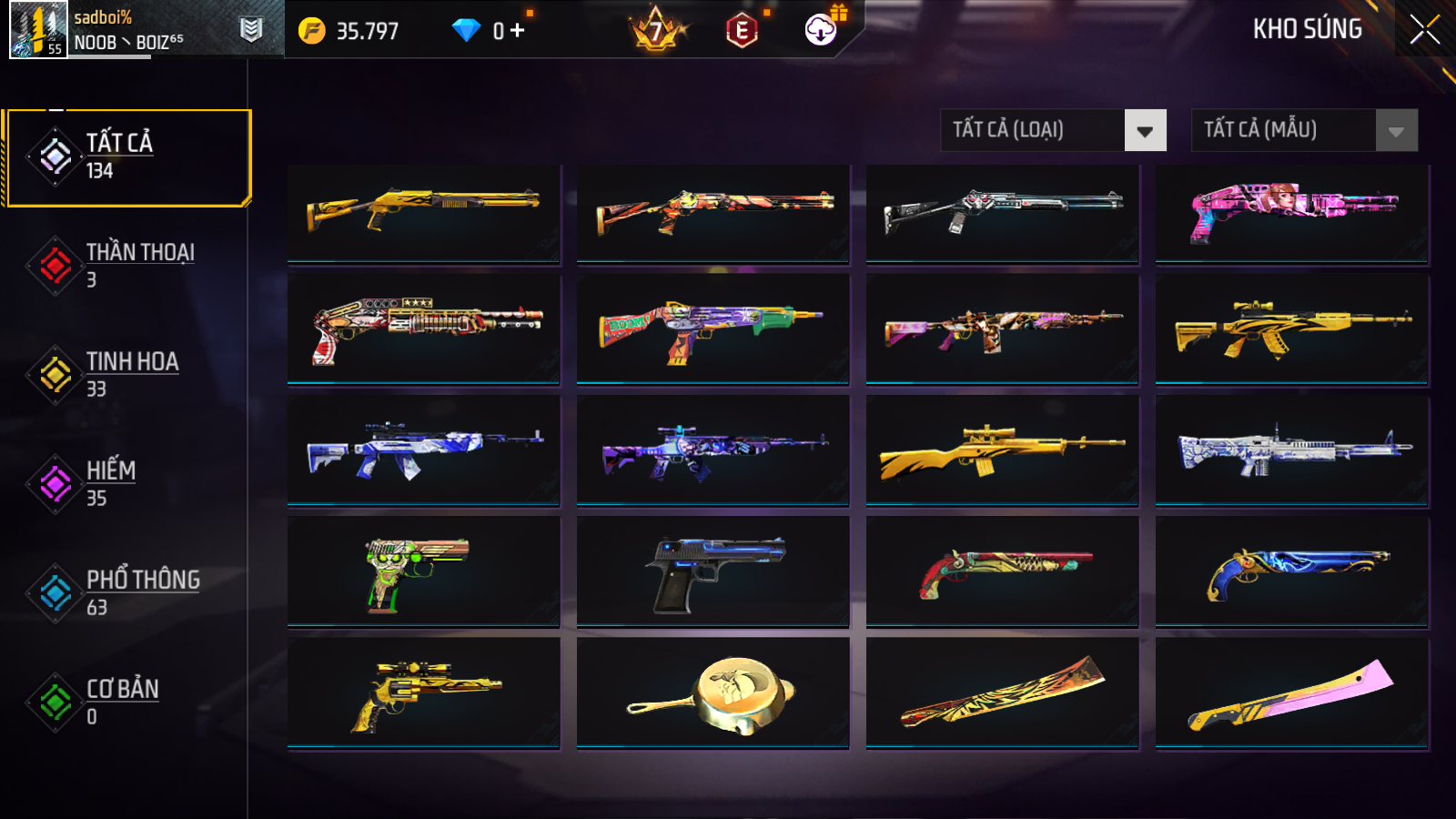Select the golden frying pan skin
The height and width of the screenshot is (819, 1456).
point(713,693)
